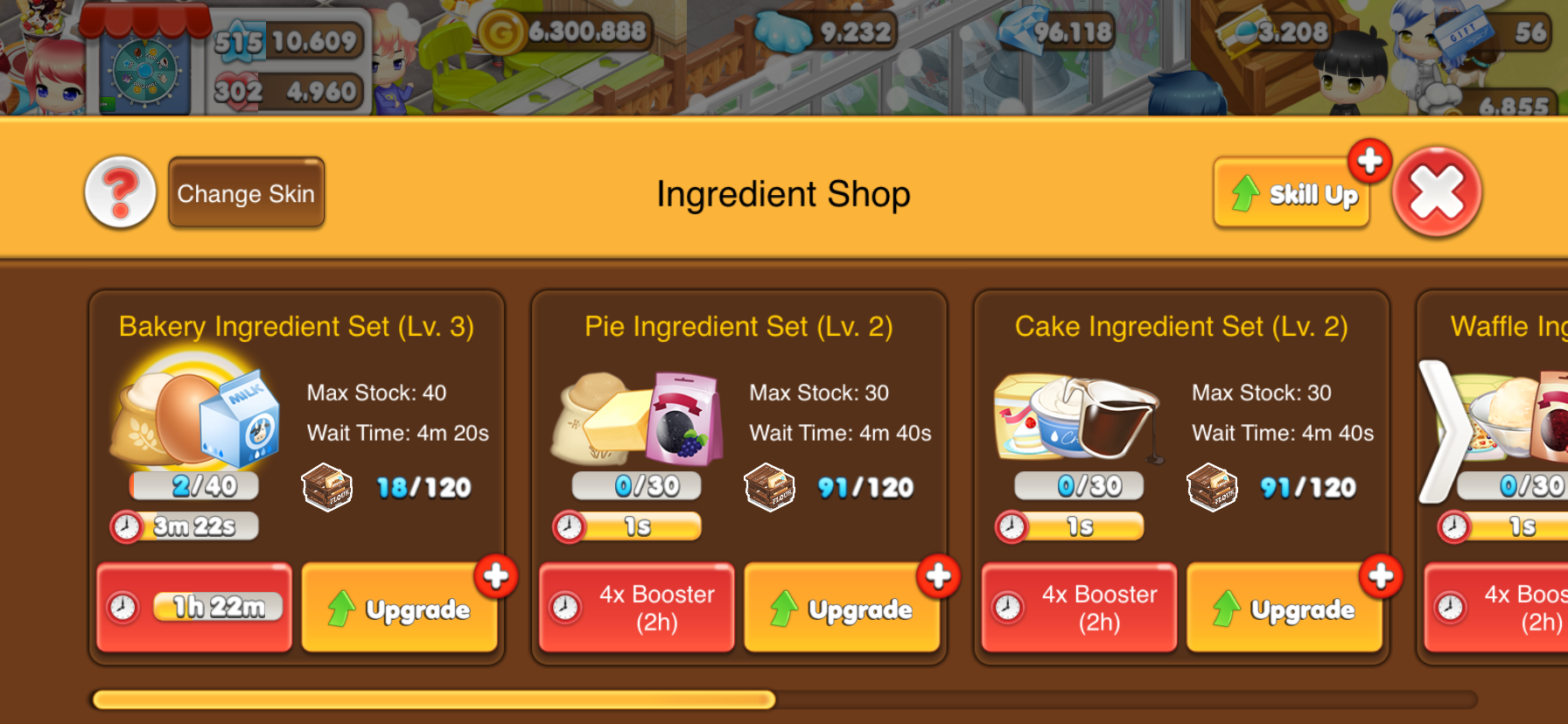Open the red question mark help
The image size is (1568, 724).
pyautogui.click(x=121, y=192)
